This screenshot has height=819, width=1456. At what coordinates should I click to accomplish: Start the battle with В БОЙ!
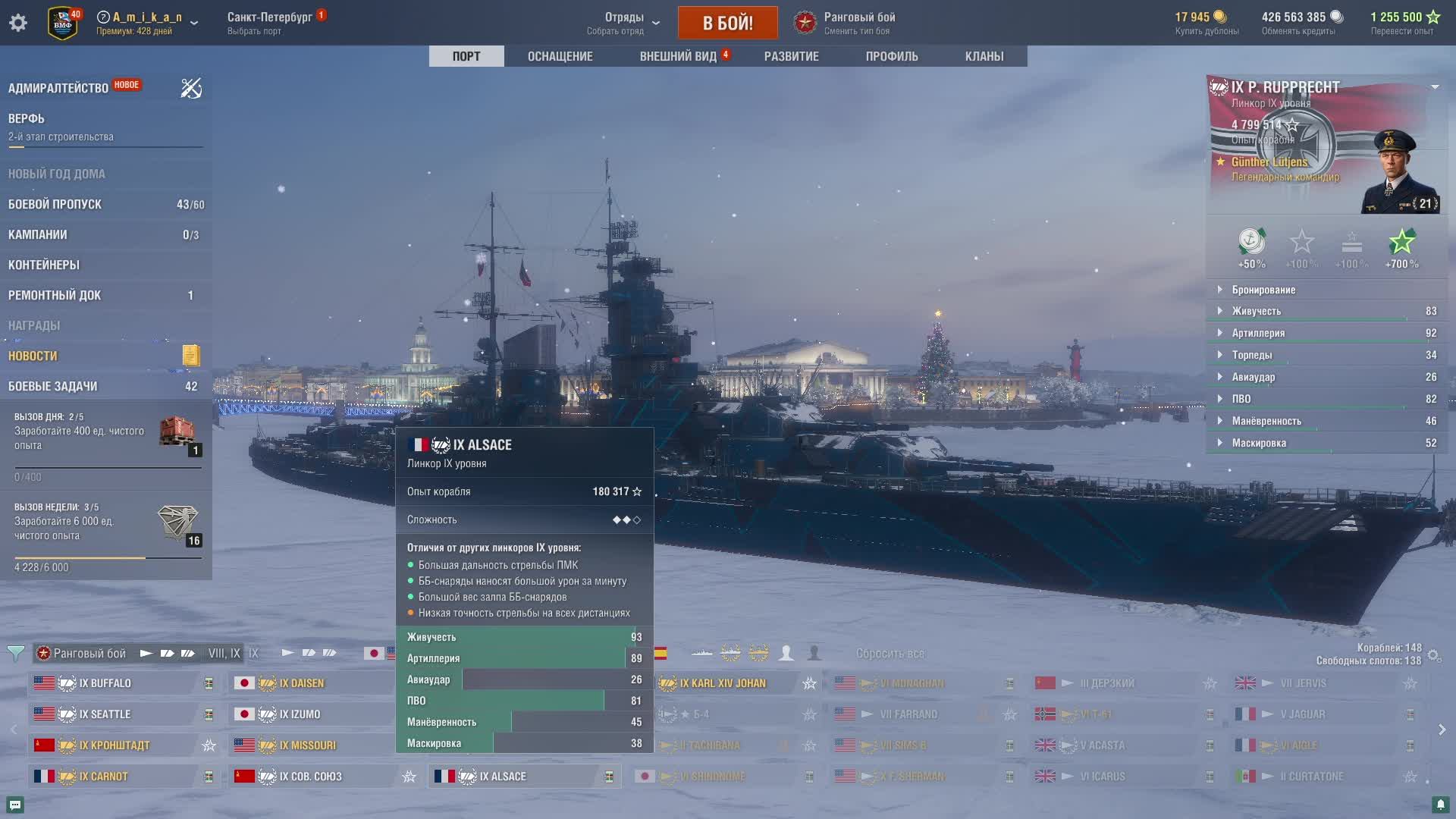point(727,23)
